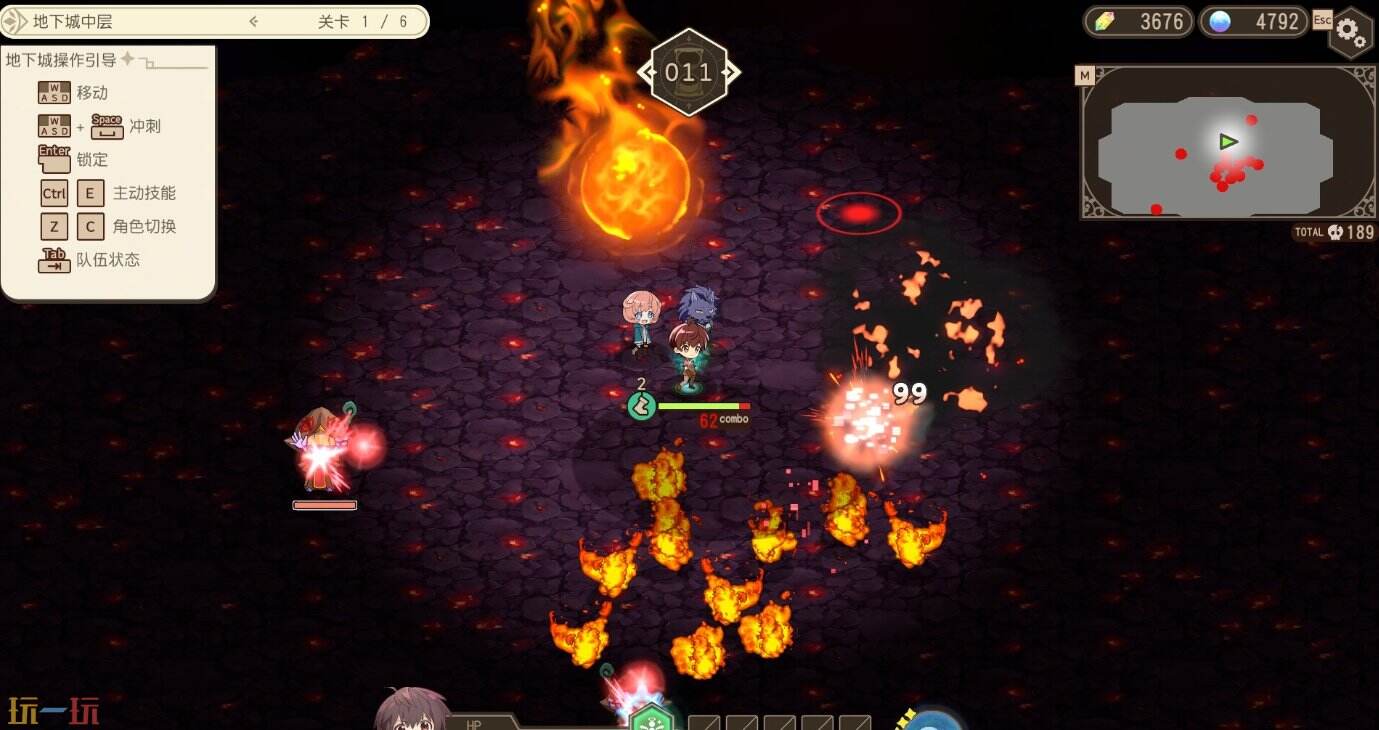The image size is (1379, 730).
Task: Click the blue orb currency counter
Action: point(1254,21)
